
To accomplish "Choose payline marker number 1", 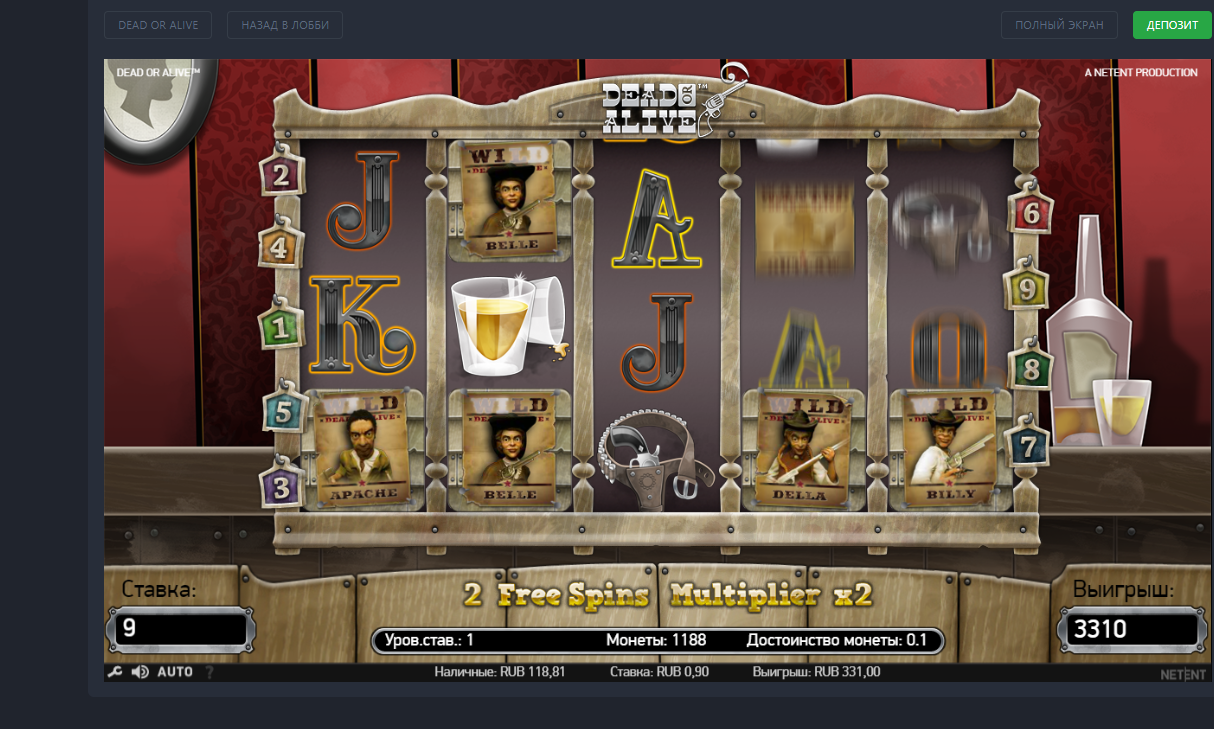I will pos(281,326).
